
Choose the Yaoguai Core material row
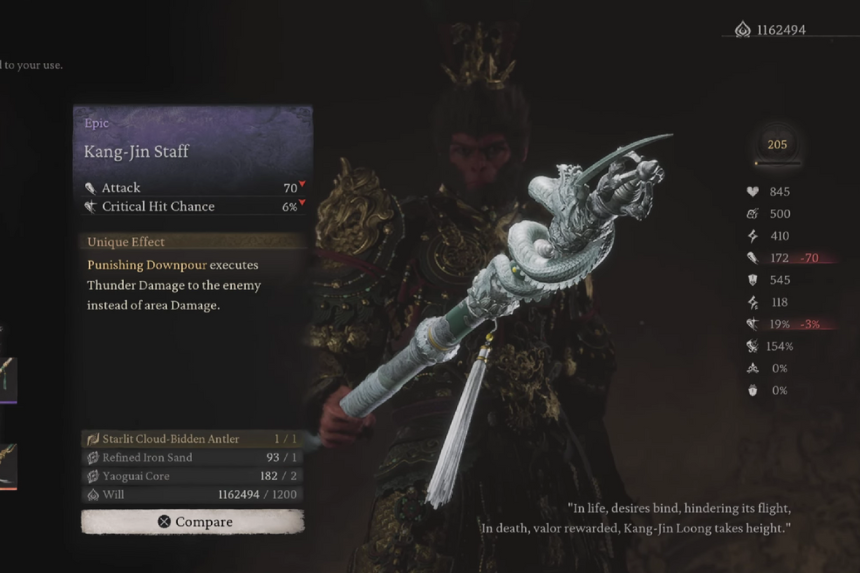[x=192, y=476]
